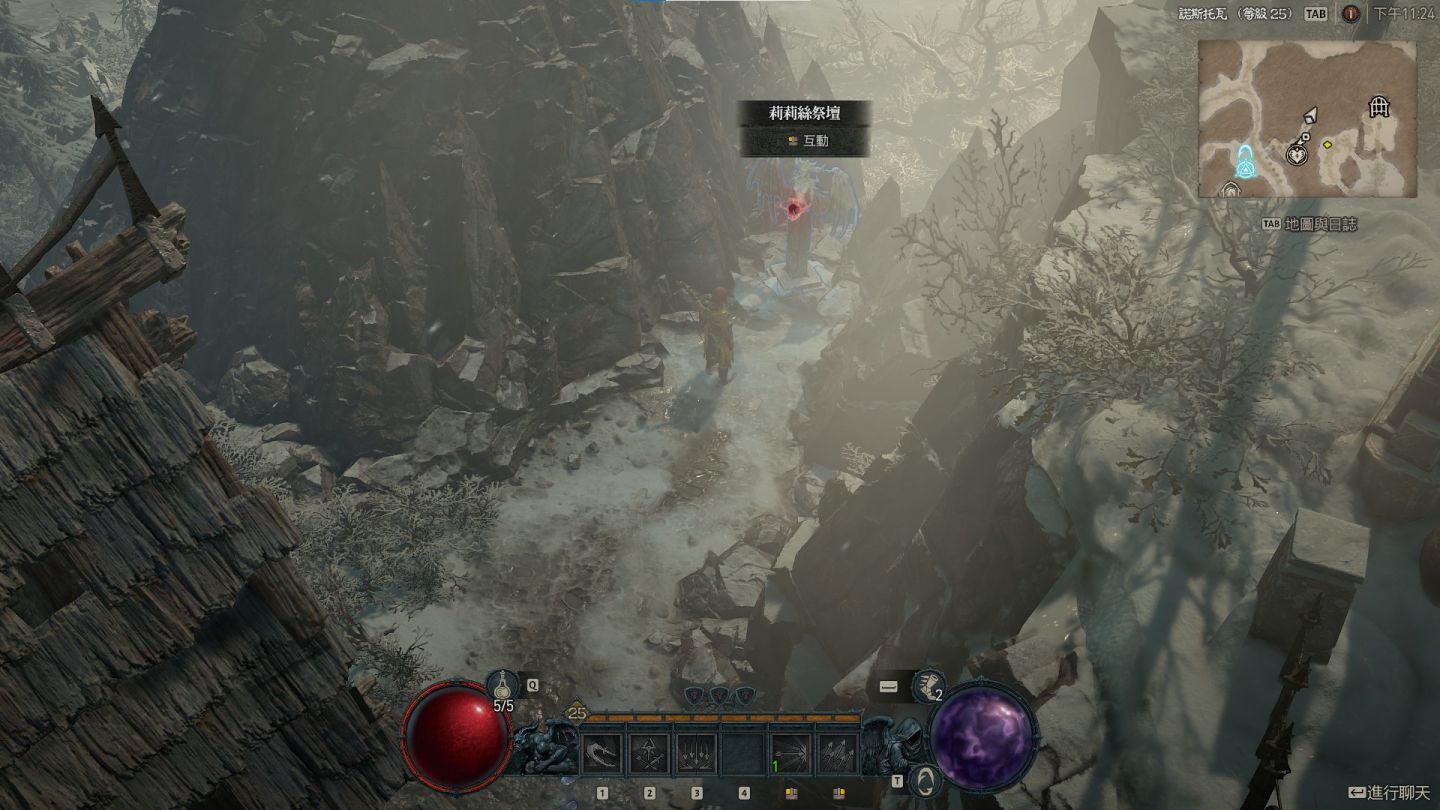Select the heart-shaped healer marker on minimap

(x=1297, y=154)
